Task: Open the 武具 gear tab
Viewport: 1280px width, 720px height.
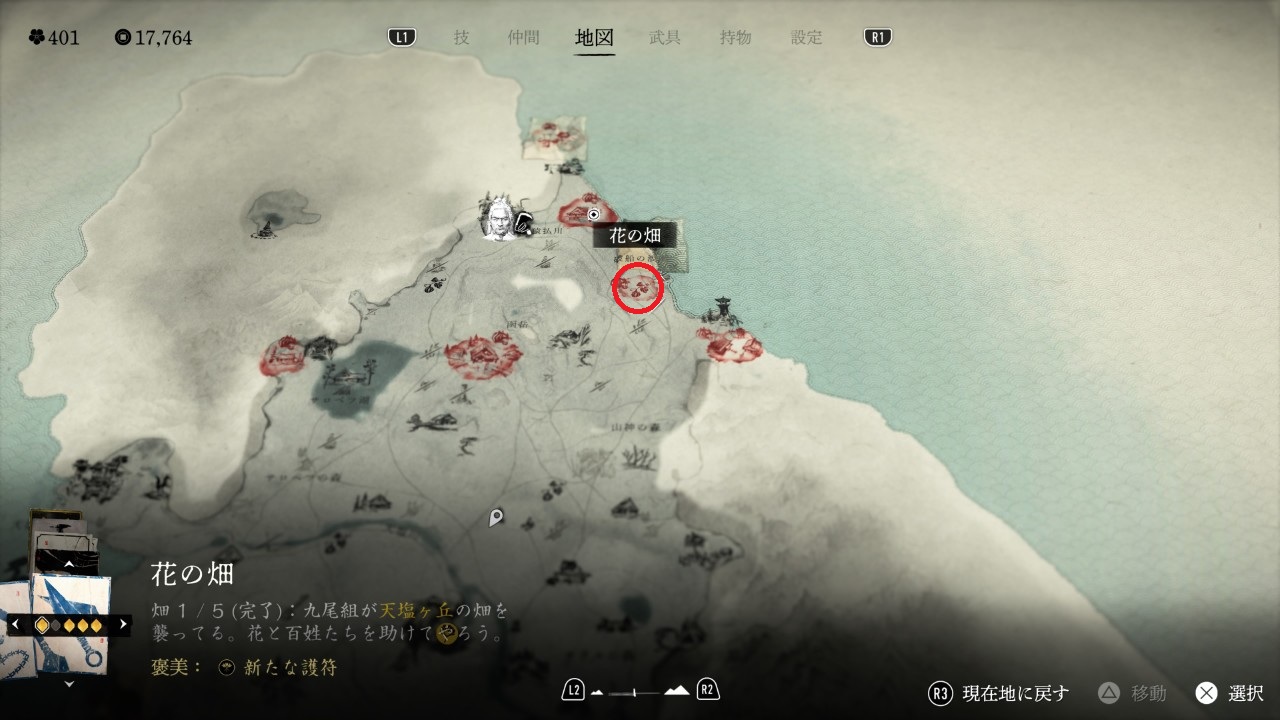Action: pos(665,38)
